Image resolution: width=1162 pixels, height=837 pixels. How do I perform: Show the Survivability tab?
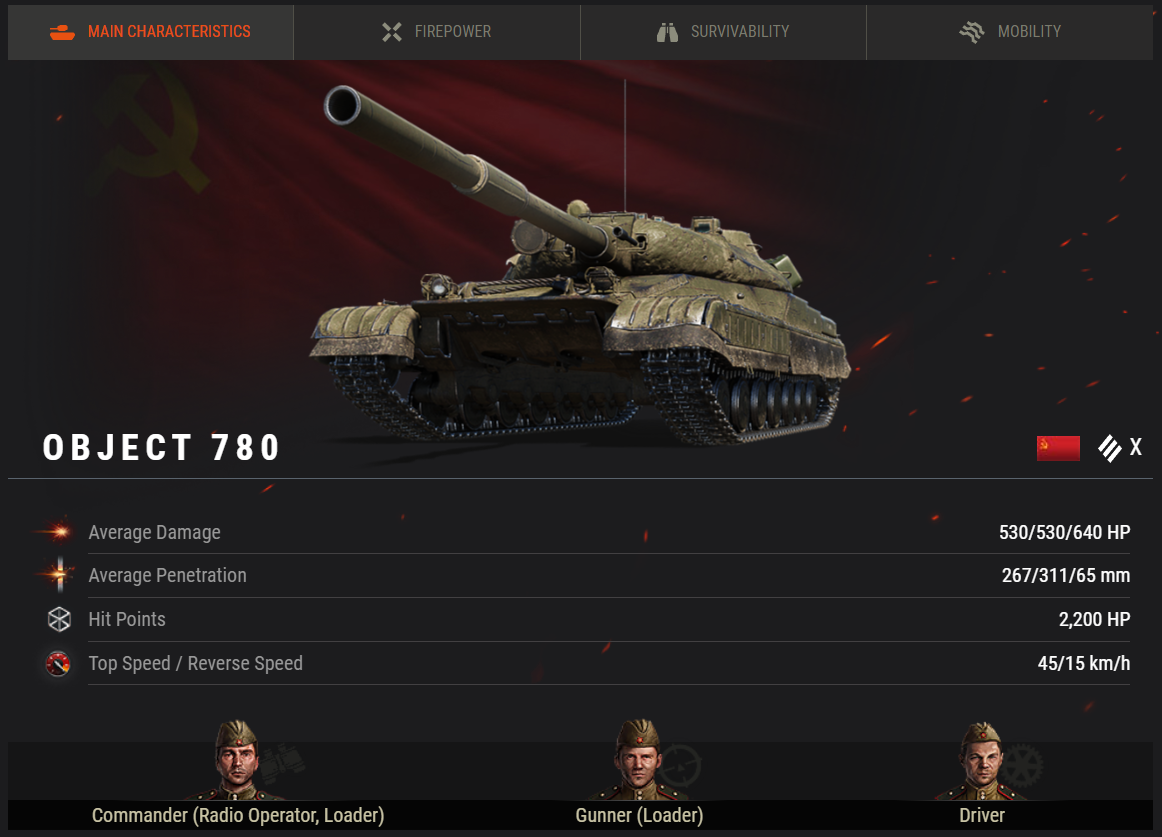click(722, 32)
